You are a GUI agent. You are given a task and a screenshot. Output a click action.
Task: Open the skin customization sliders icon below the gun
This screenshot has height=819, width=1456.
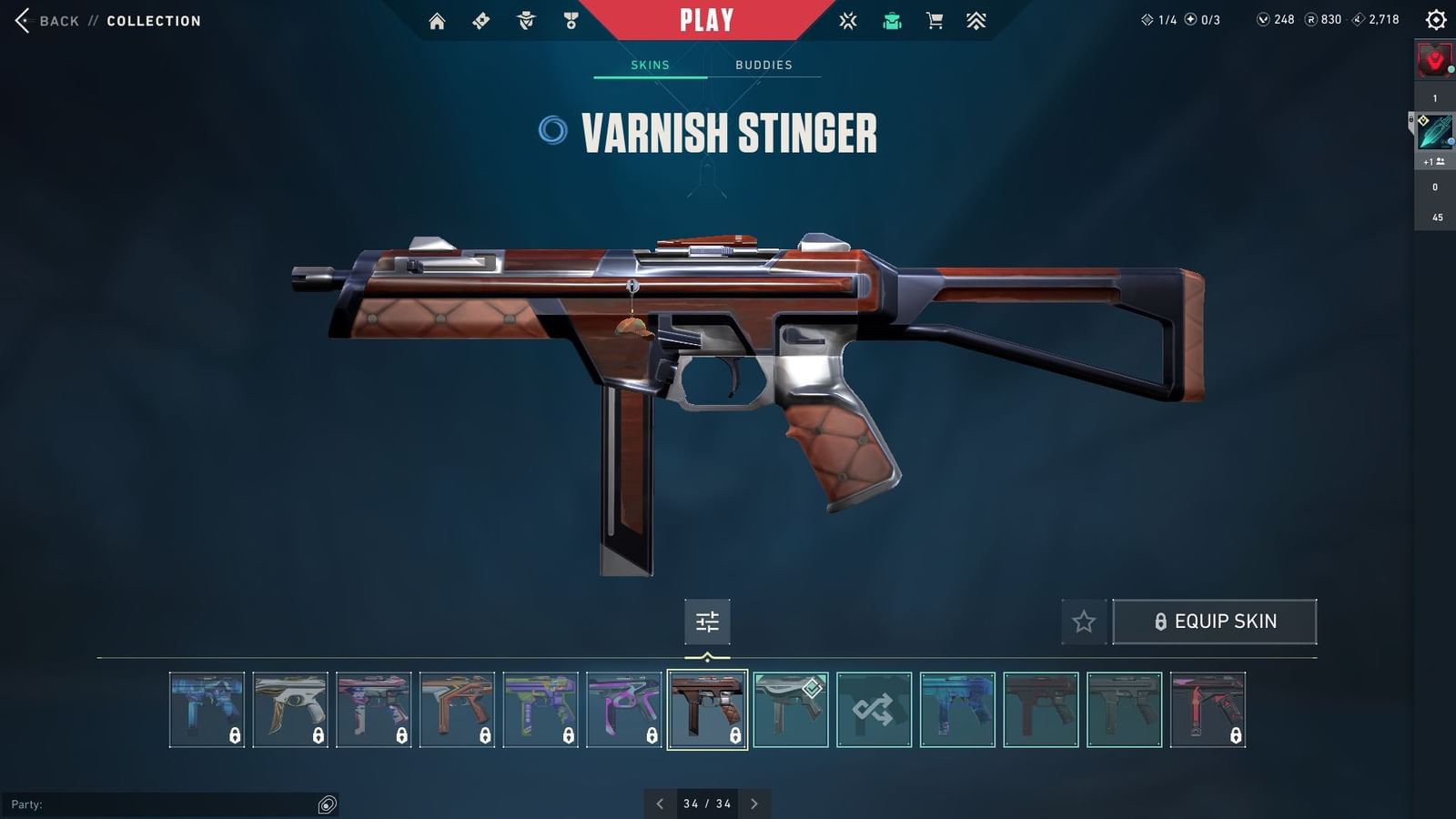707,622
